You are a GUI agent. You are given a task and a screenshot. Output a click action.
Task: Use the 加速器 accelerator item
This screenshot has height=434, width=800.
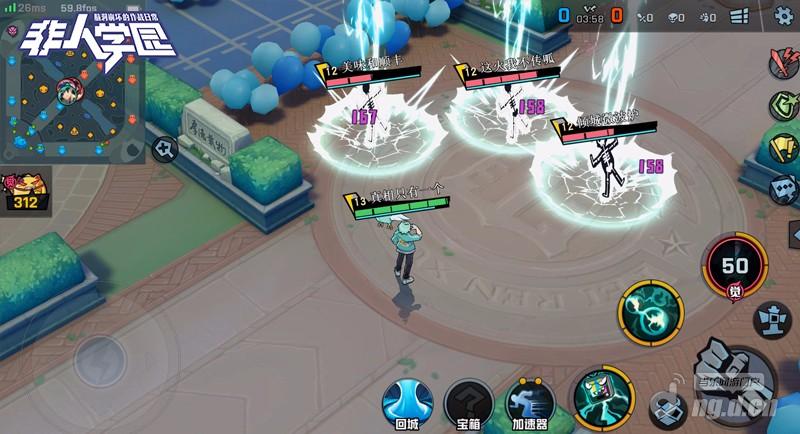coord(529,402)
